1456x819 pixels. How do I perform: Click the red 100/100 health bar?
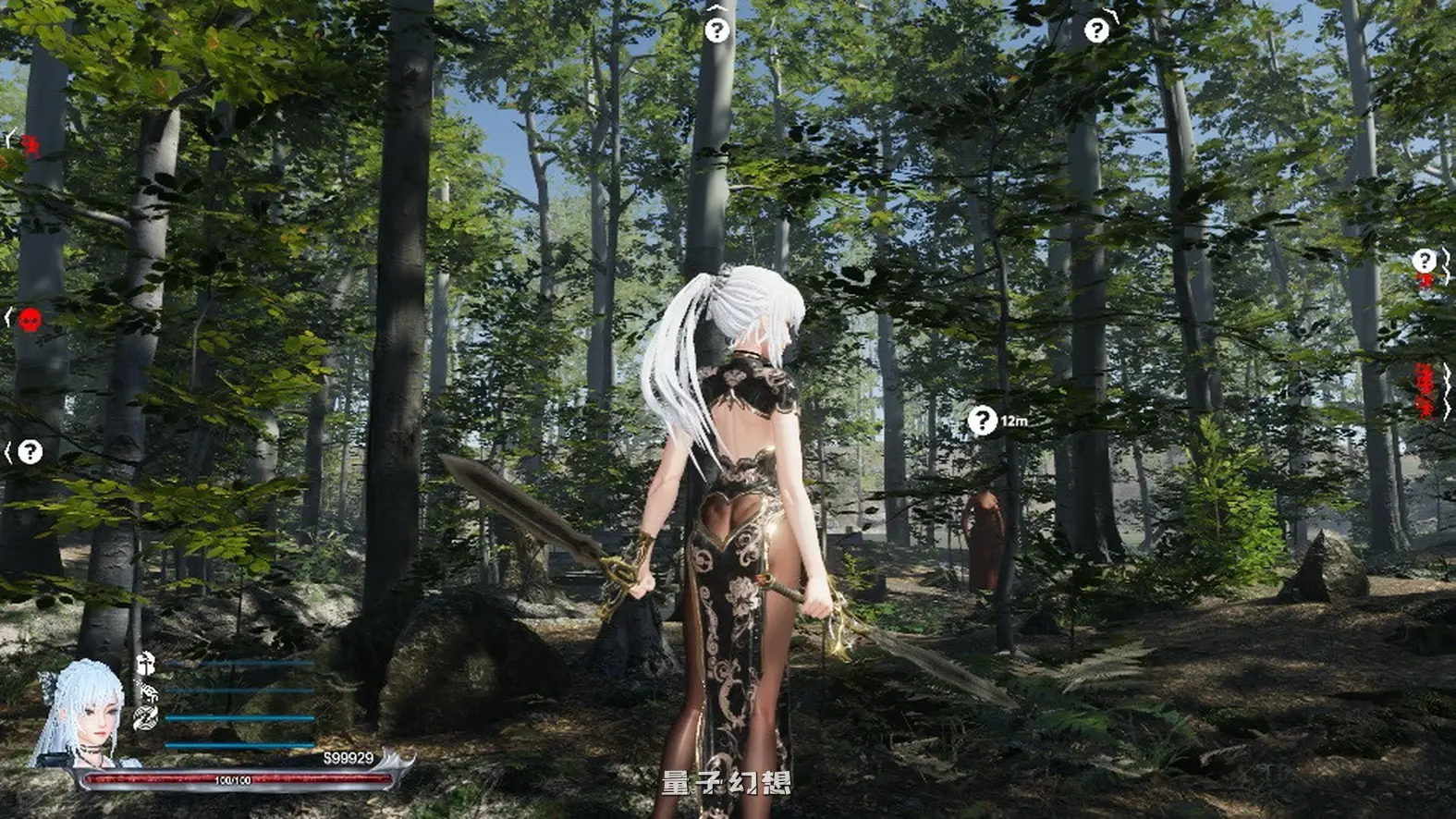pos(231,779)
